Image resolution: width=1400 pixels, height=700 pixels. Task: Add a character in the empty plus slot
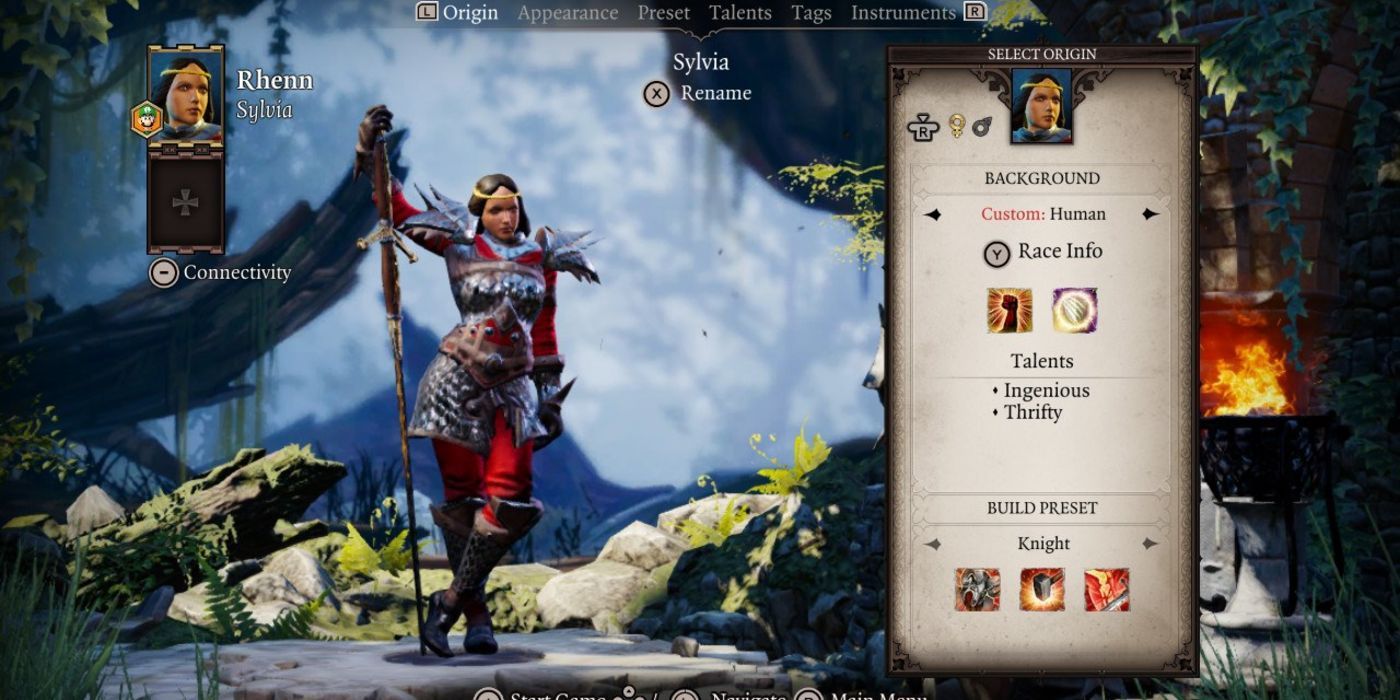point(185,203)
